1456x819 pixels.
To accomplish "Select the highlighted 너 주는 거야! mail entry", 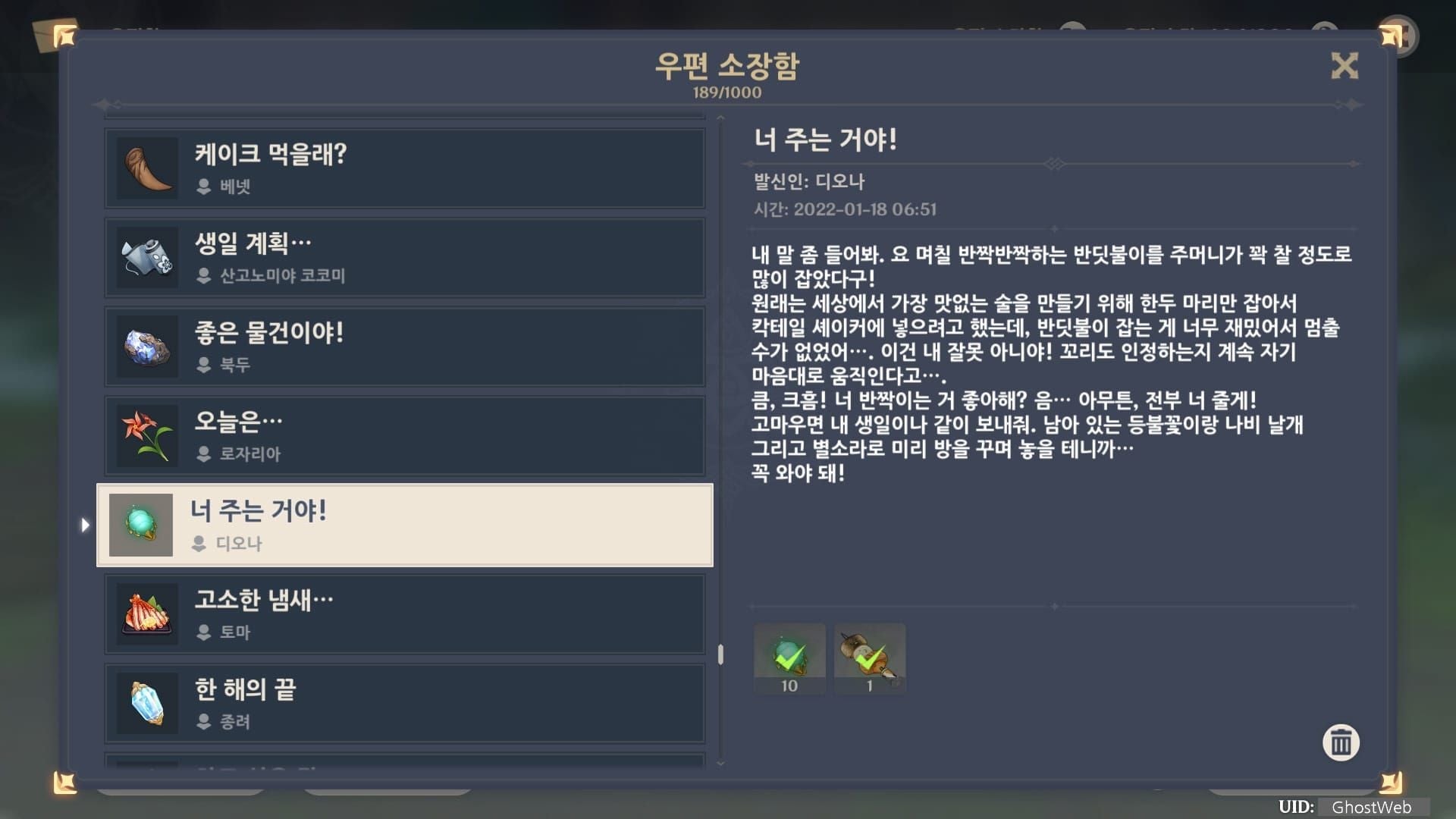I will pyautogui.click(x=404, y=524).
